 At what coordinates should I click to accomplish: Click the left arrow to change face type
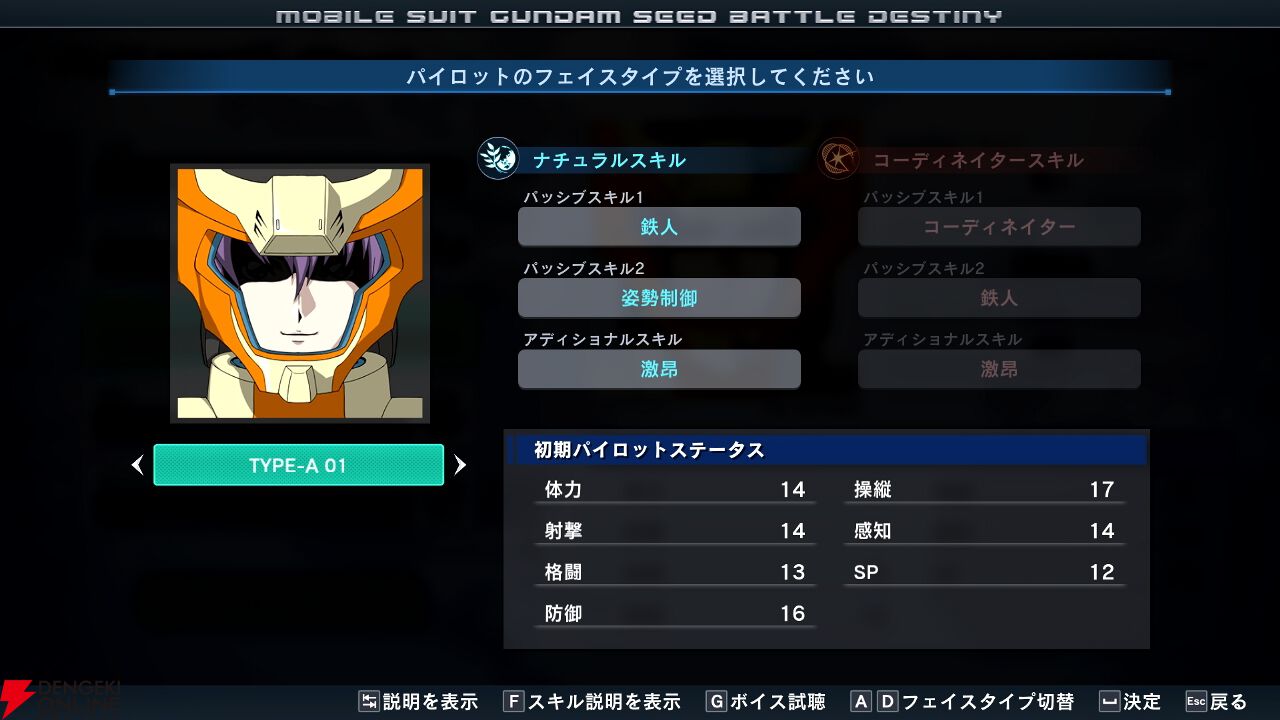[x=137, y=464]
